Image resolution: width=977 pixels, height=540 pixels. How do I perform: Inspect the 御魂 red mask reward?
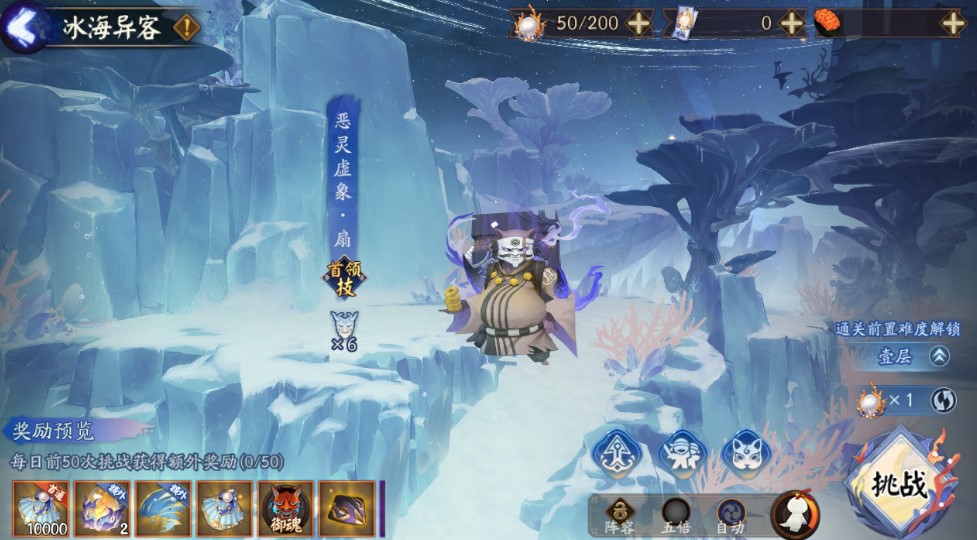coord(286,508)
